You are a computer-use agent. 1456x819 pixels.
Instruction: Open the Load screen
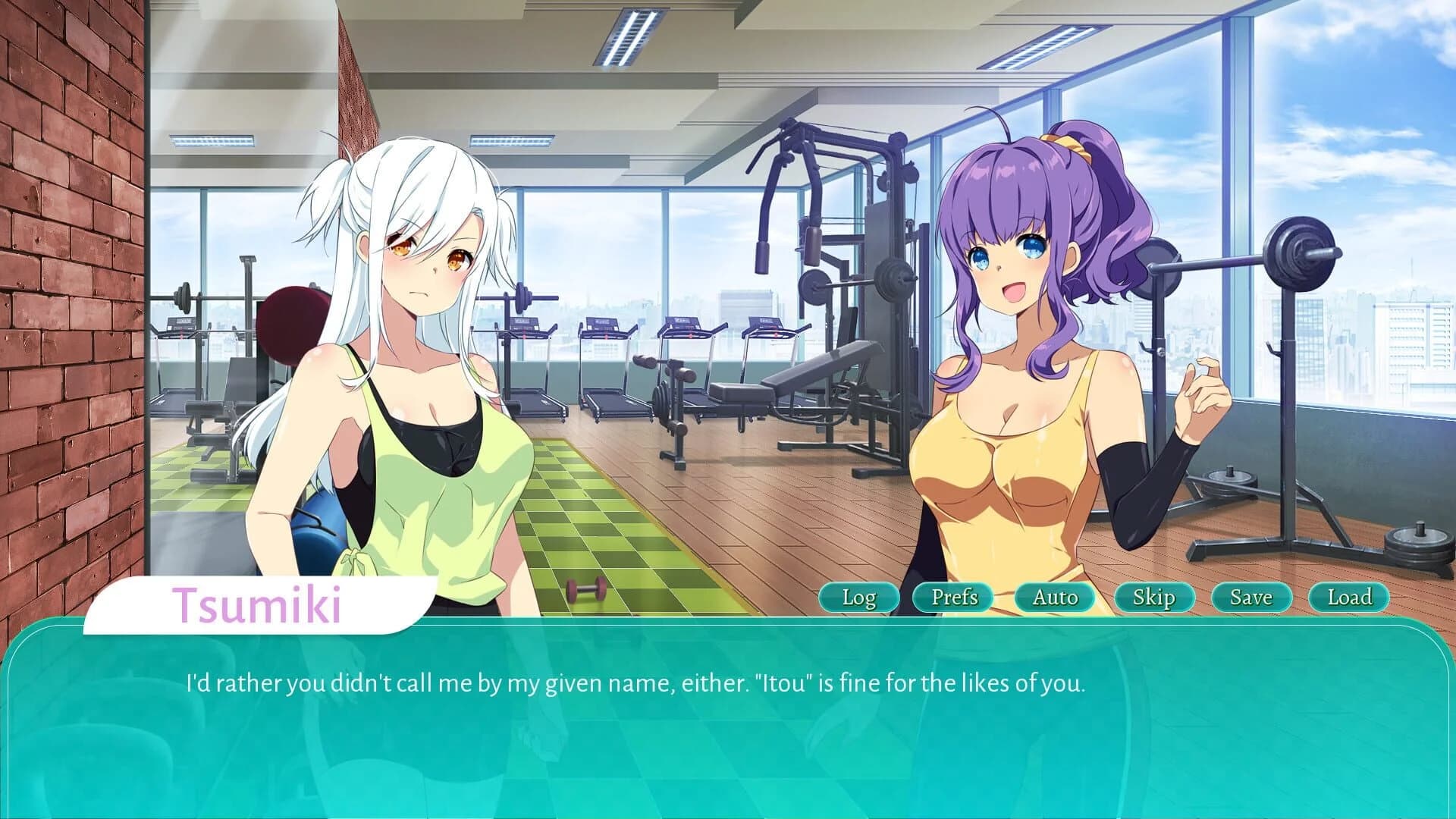coord(1348,598)
